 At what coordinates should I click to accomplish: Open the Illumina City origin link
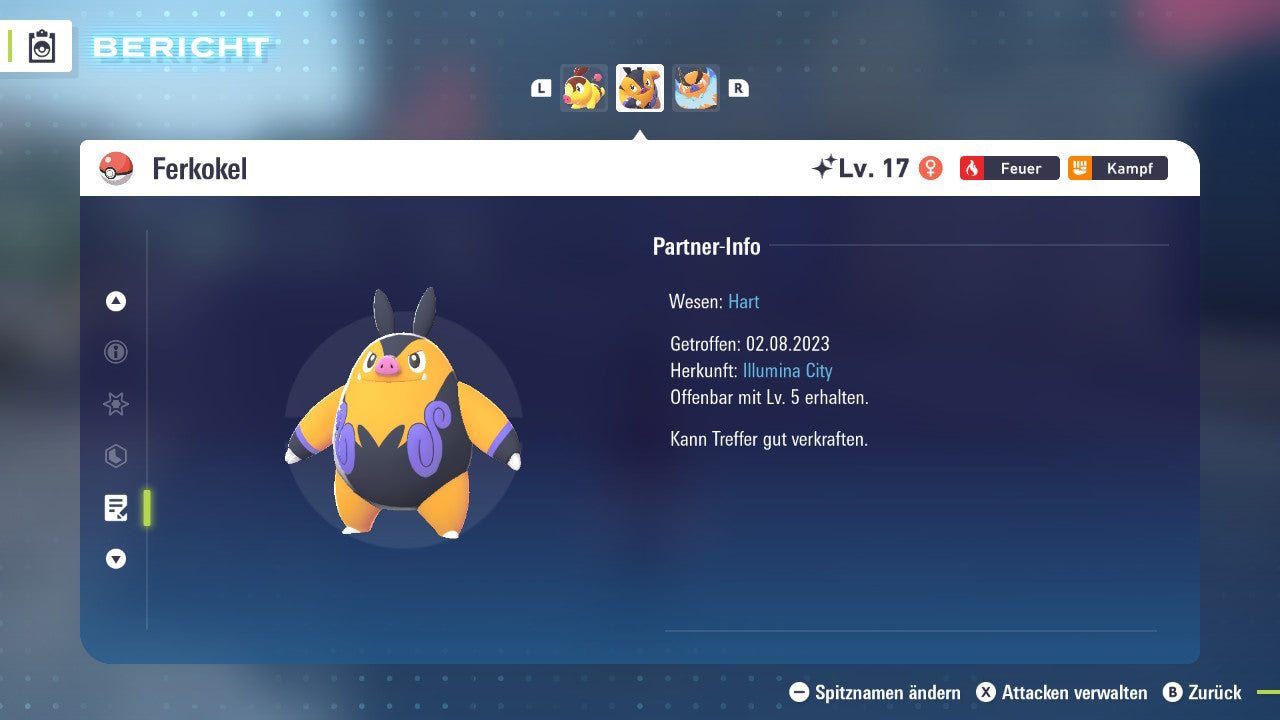(x=788, y=370)
